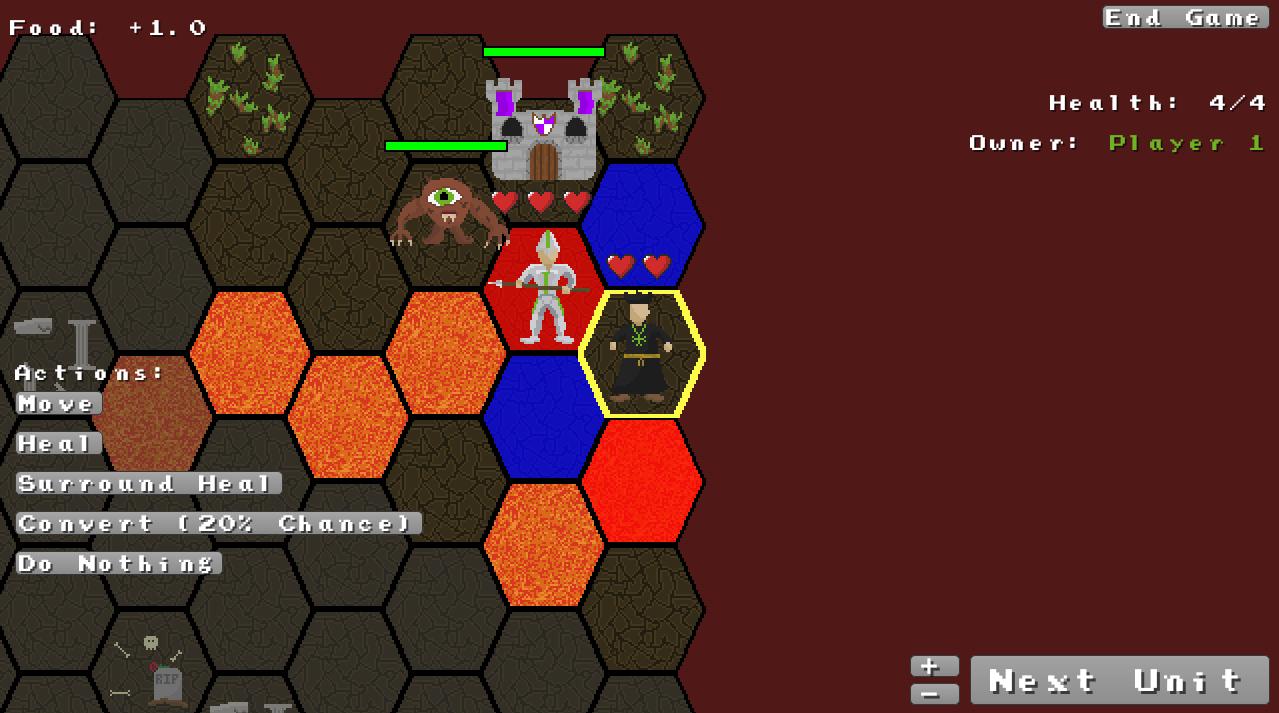Zoom in with the plus button
The image size is (1279, 713).
coord(934,666)
